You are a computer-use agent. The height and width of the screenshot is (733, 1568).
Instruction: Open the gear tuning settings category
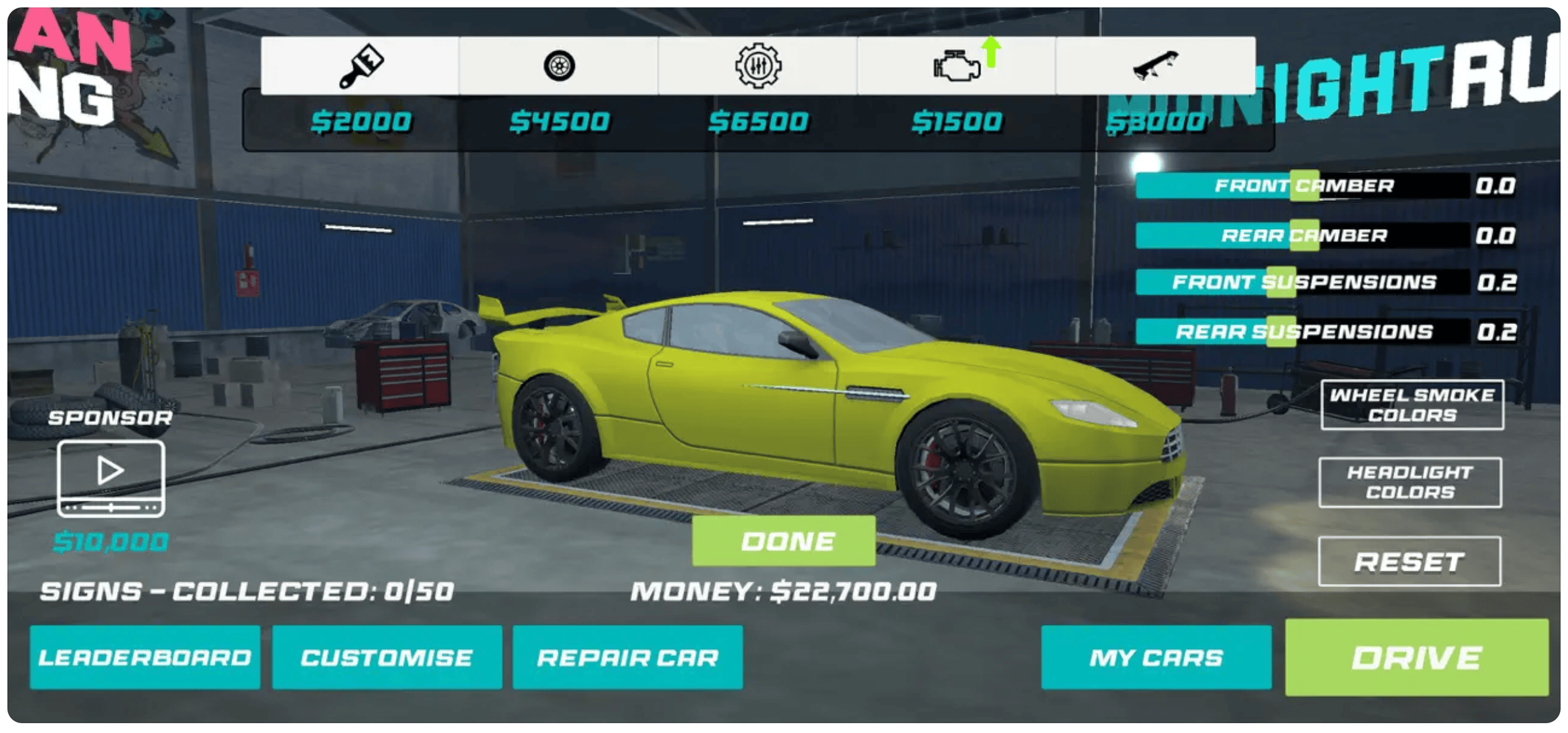[758, 66]
